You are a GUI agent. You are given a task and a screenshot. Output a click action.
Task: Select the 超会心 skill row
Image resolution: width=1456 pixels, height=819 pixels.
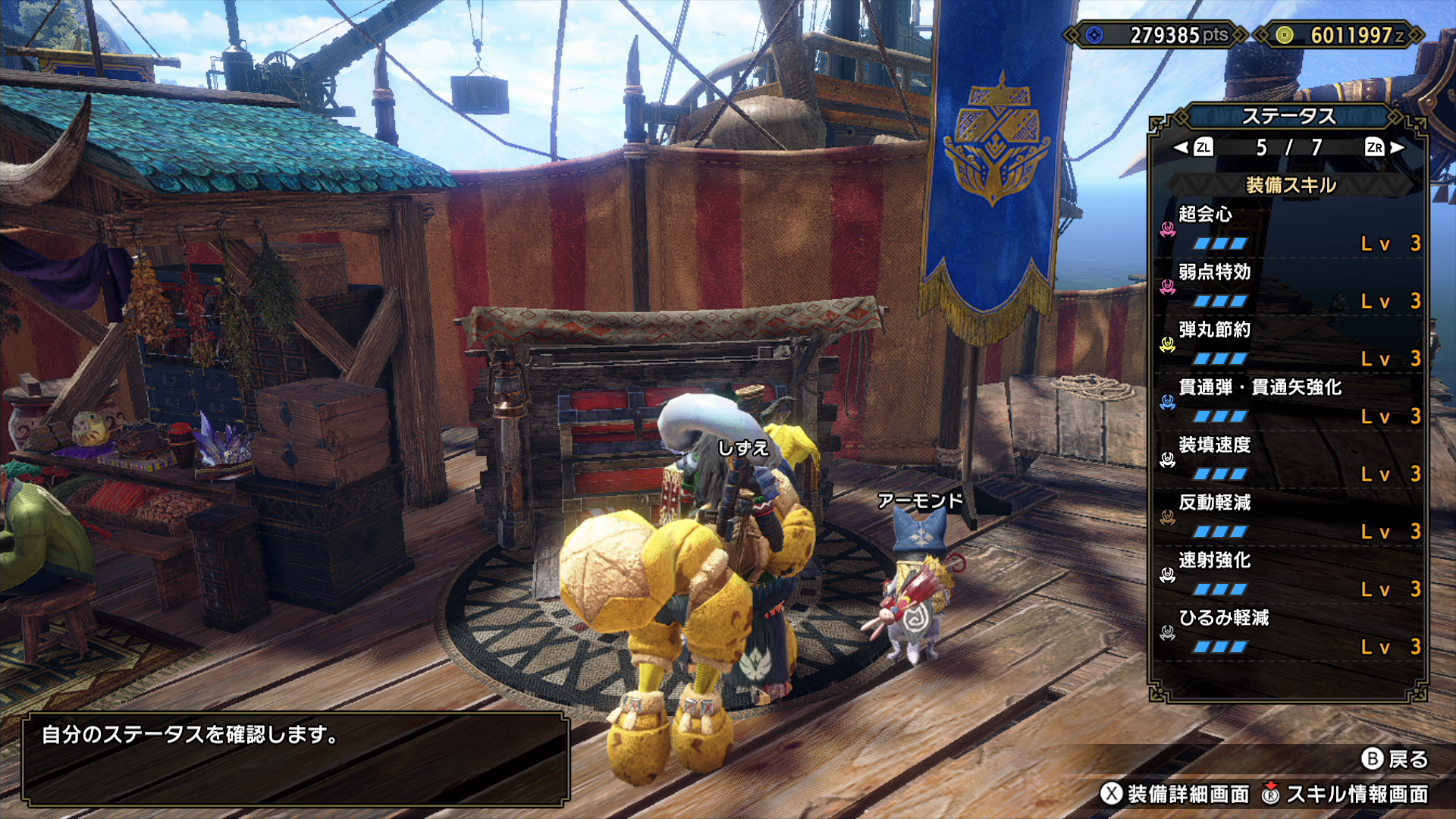1289,229
